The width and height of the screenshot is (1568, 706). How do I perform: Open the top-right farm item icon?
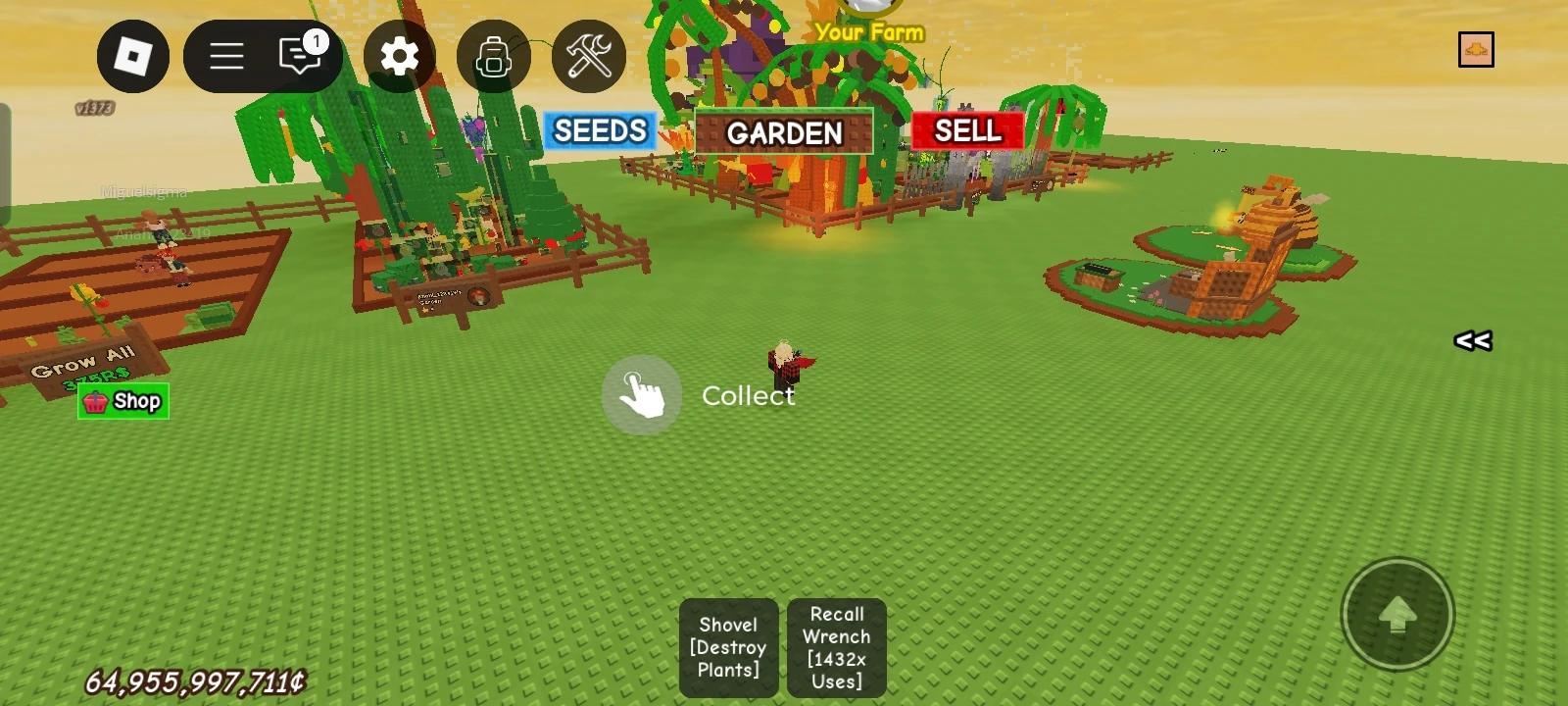coord(1477,48)
